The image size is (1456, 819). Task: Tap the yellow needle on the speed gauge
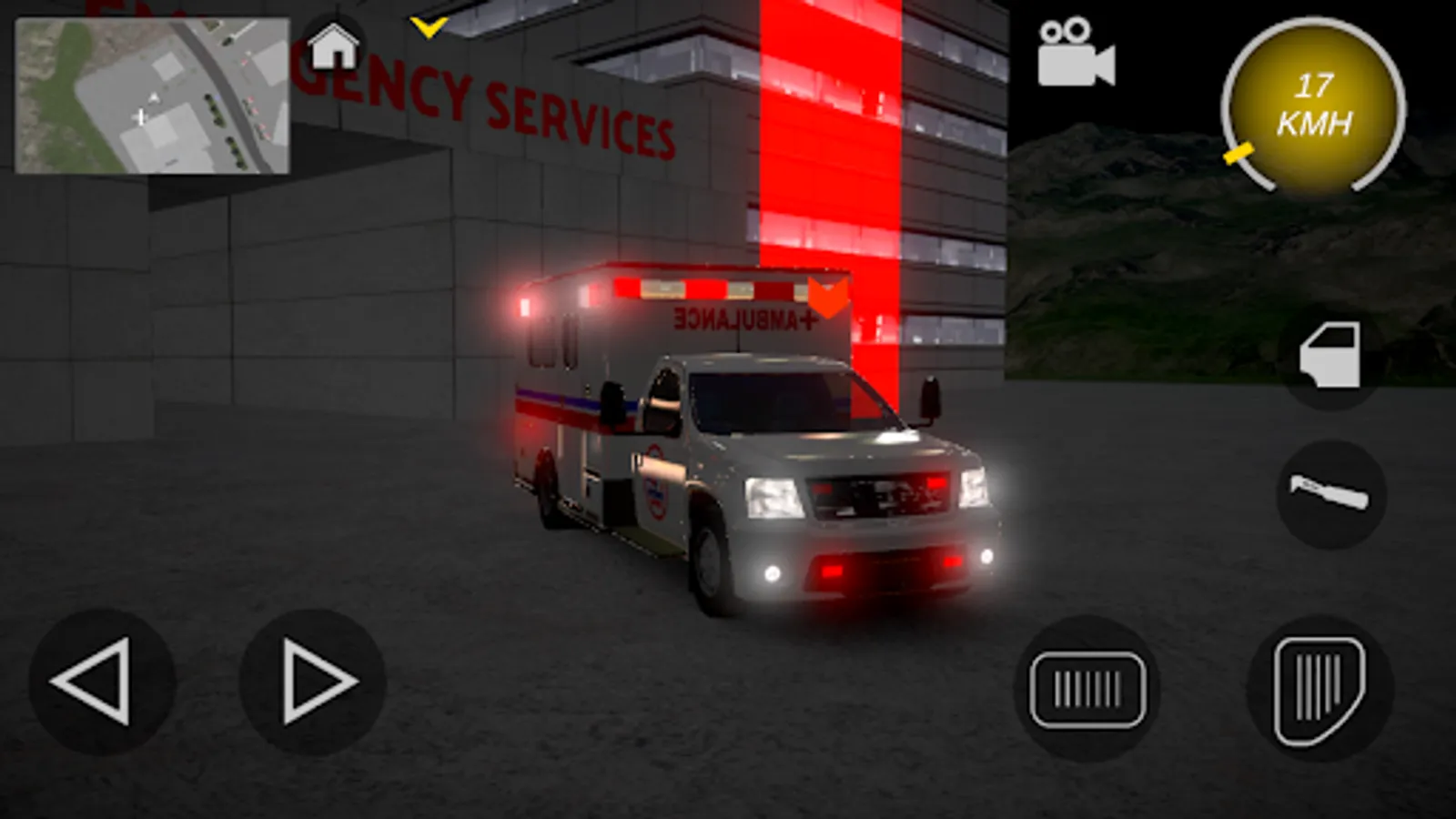[1238, 155]
